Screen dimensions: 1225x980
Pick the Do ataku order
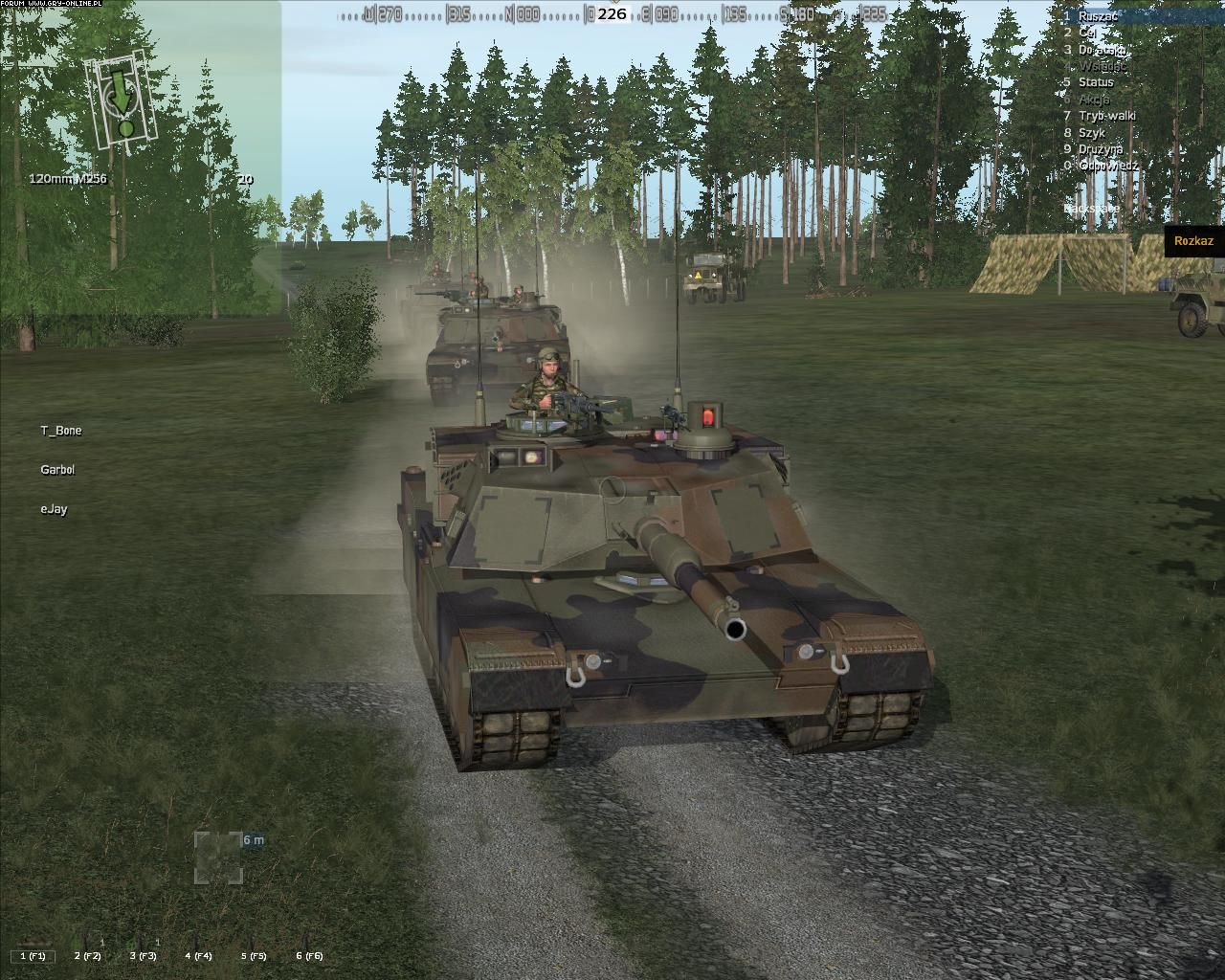[1102, 49]
